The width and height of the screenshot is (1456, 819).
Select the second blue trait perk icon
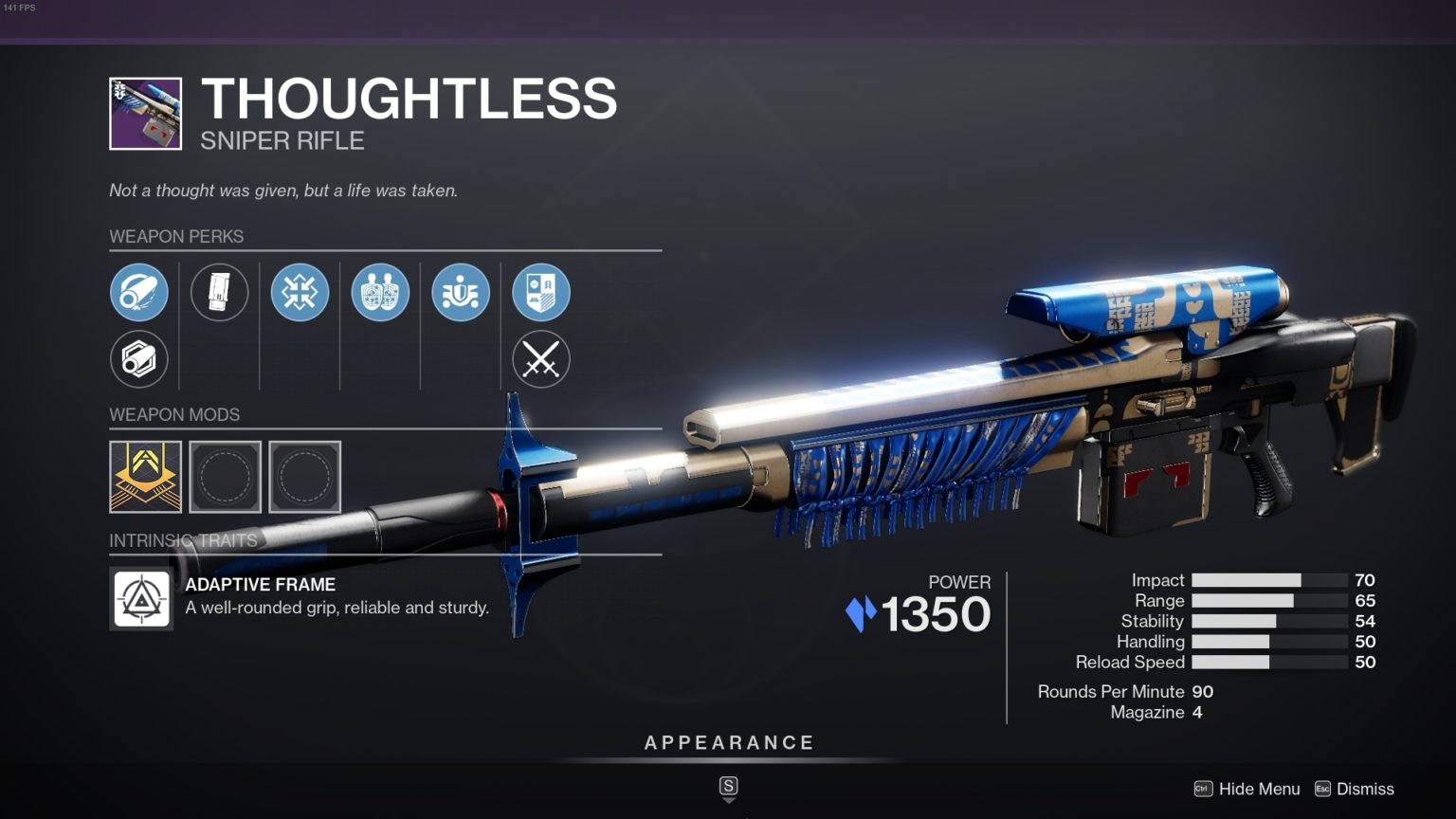click(379, 292)
